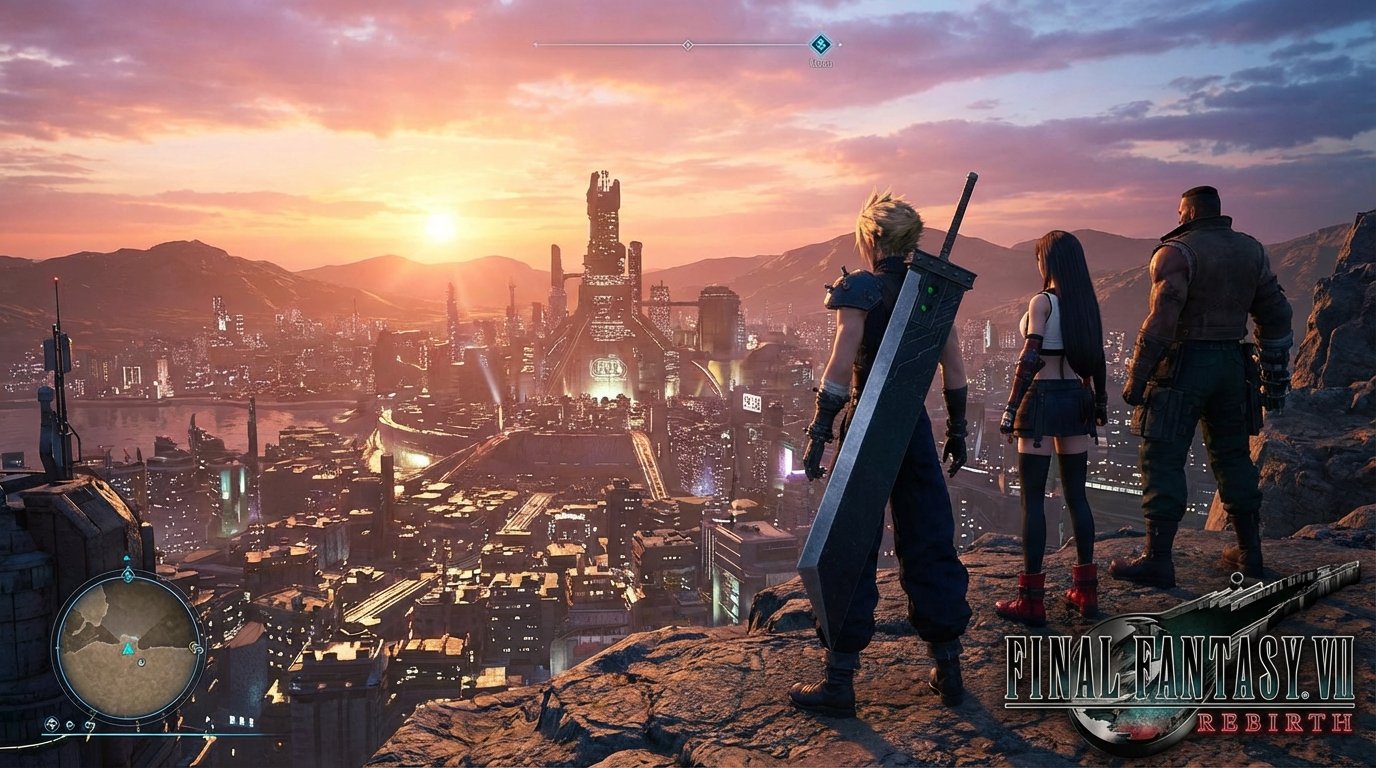Screen dimensions: 1376x768
Task: Click the left endpoint of the compass bar
Action: pos(535,44)
